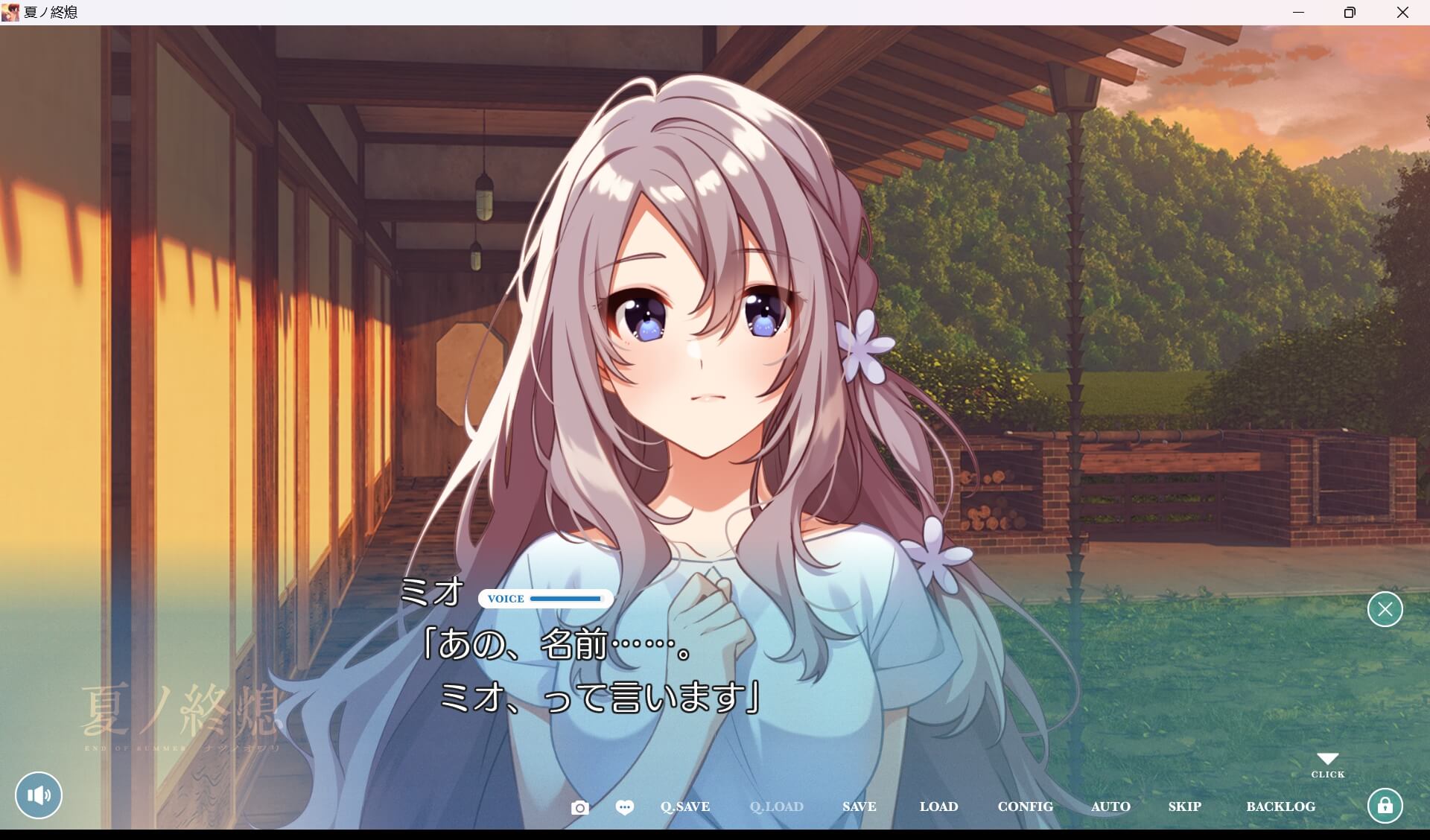Toggle SKIP mode on

[x=1185, y=806]
